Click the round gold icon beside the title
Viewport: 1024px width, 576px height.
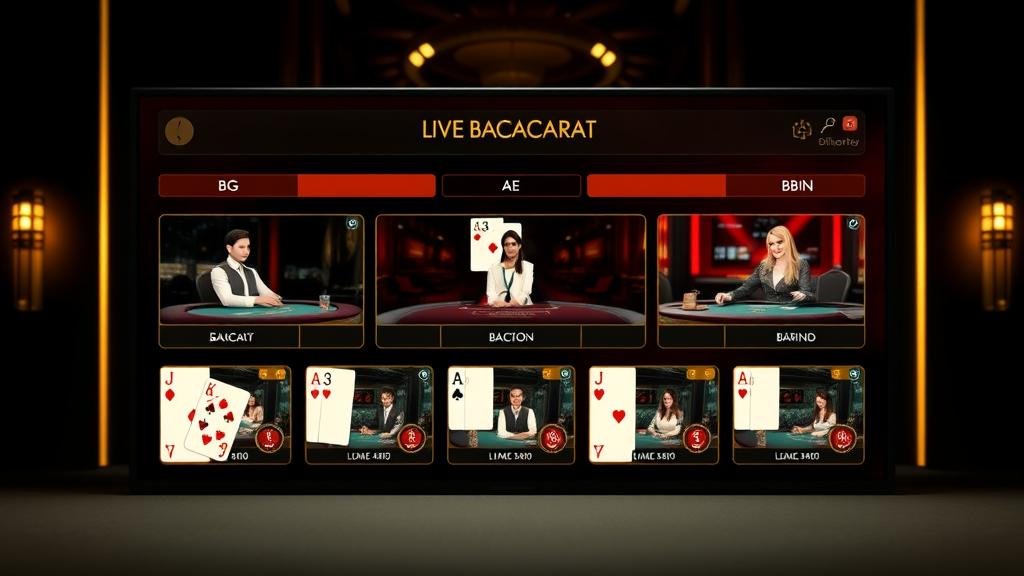(x=179, y=131)
